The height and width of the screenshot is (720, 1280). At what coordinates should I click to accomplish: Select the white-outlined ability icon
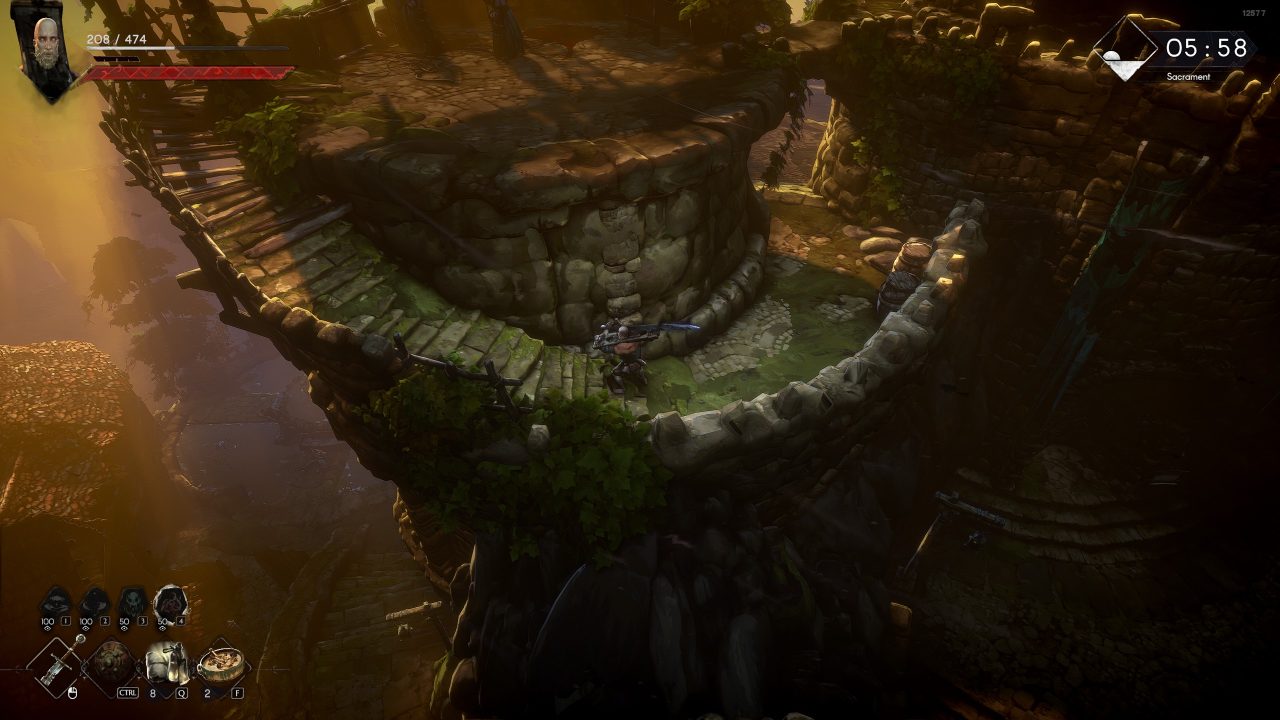coord(170,602)
